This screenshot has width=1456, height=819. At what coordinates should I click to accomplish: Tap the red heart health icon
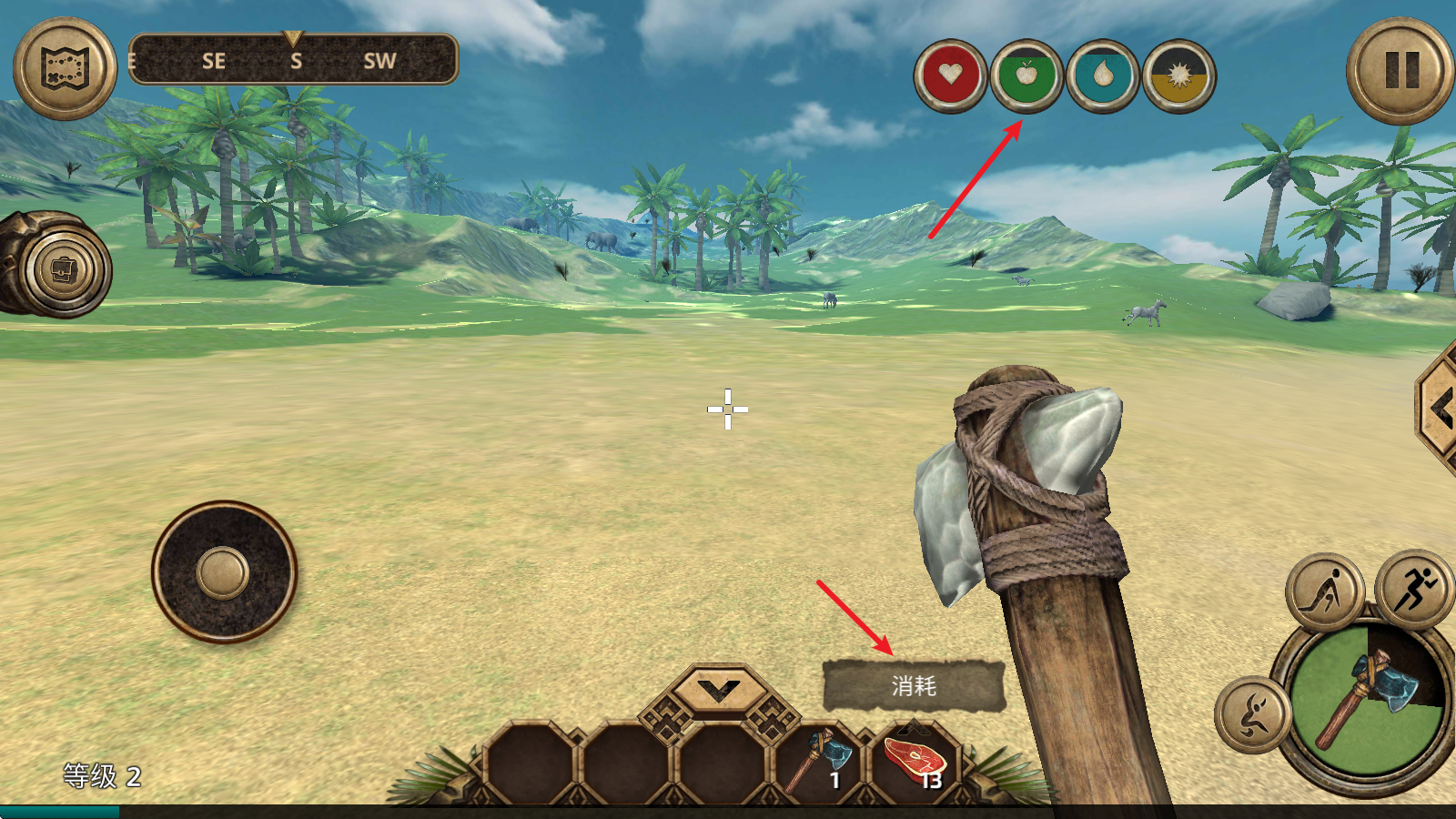[x=951, y=76]
